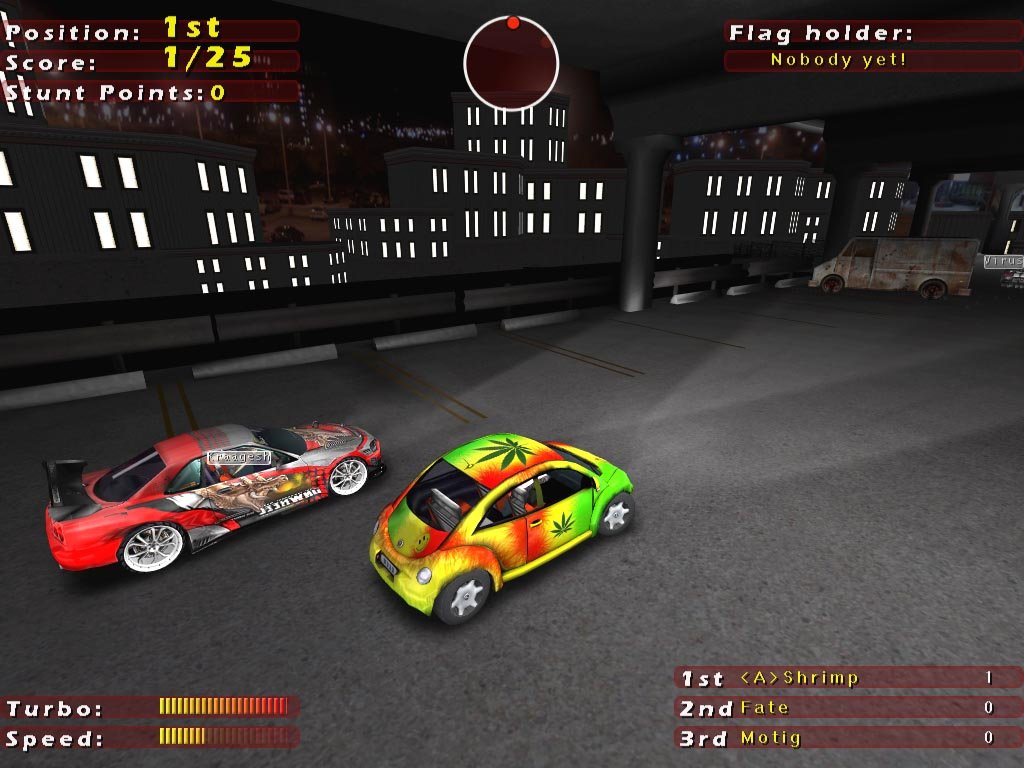The width and height of the screenshot is (1024, 768).
Task: Choose Motig's third-place leaderboard row
Action: [848, 738]
